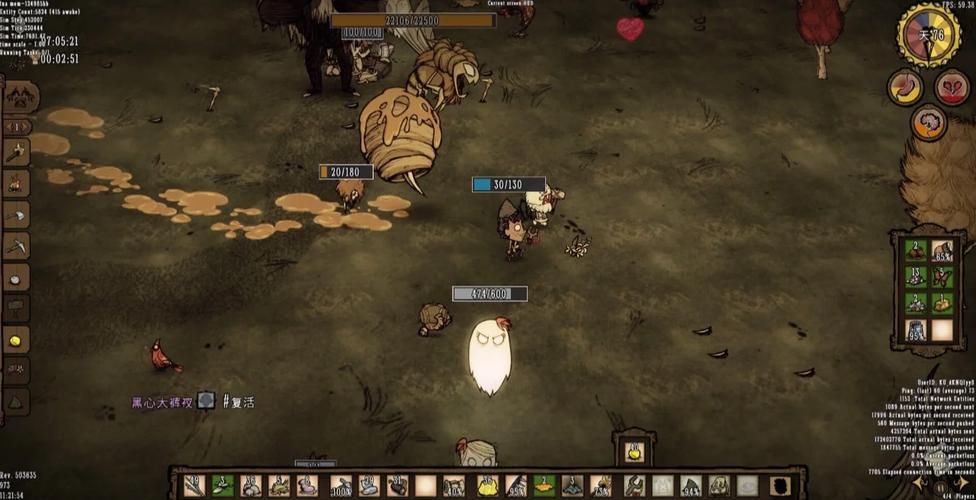Click the hotbar item showing 40%

point(454,486)
